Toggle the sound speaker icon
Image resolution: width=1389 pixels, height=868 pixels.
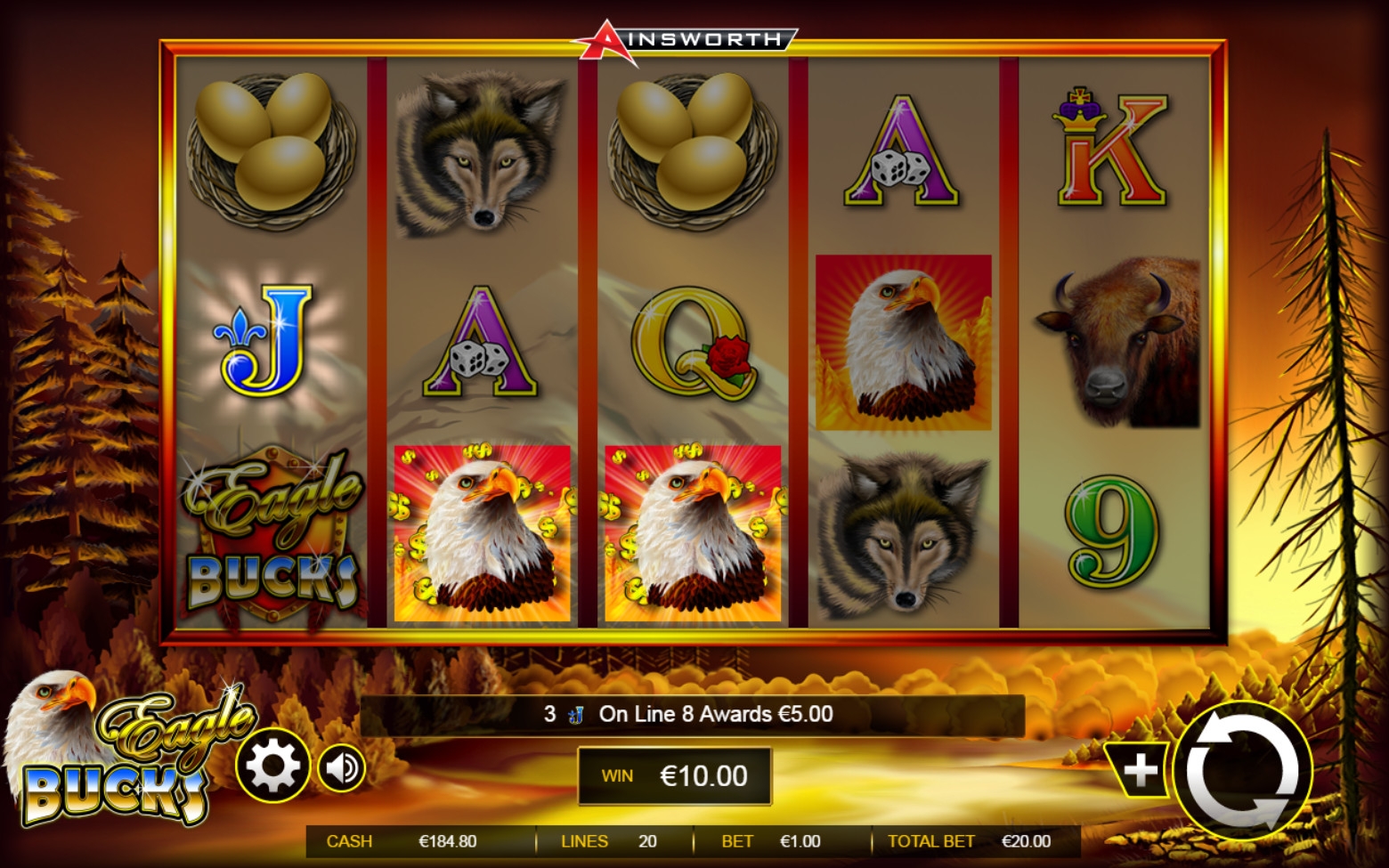click(x=342, y=767)
